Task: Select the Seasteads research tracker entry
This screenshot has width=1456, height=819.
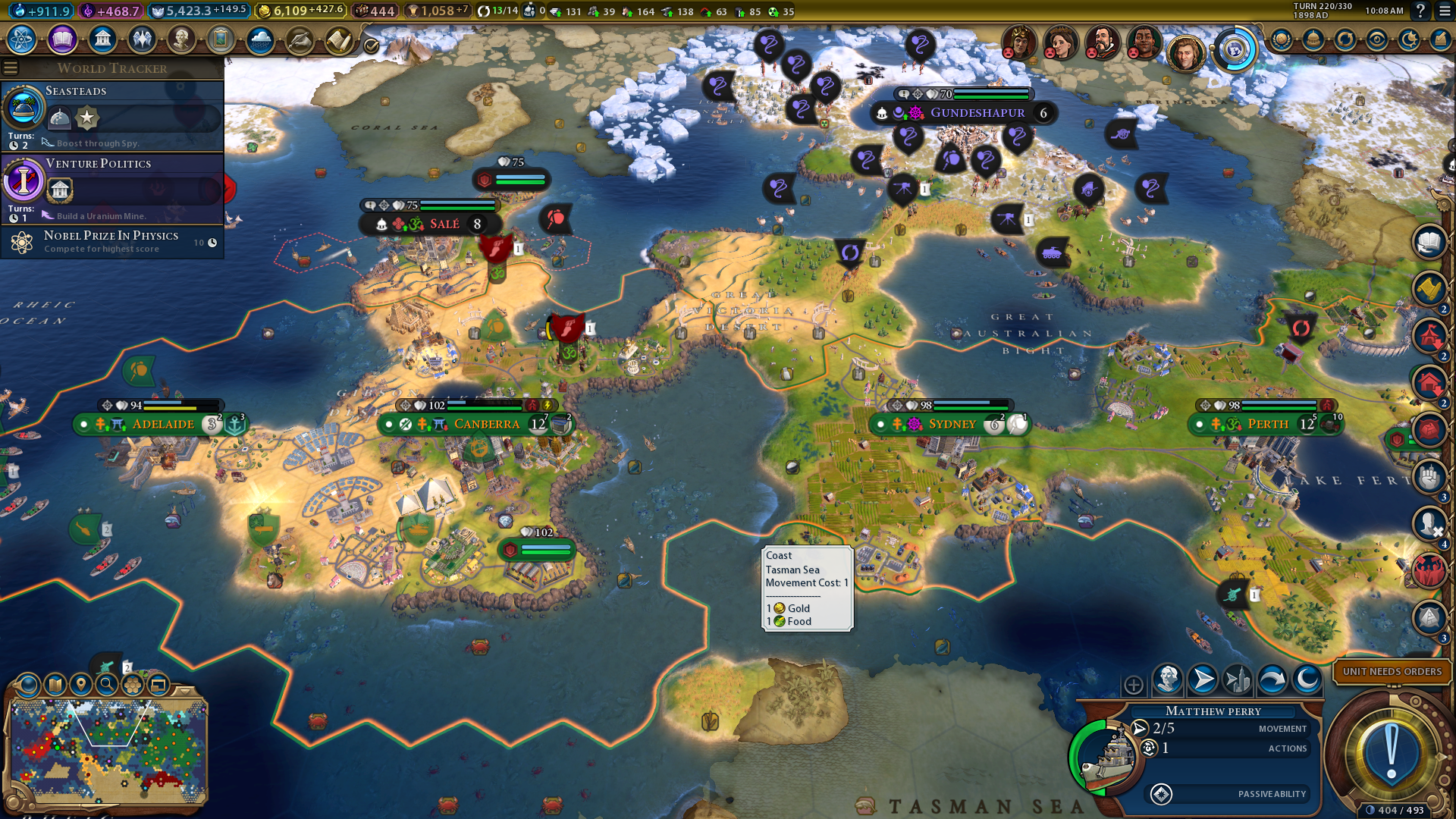Action: 112,115
